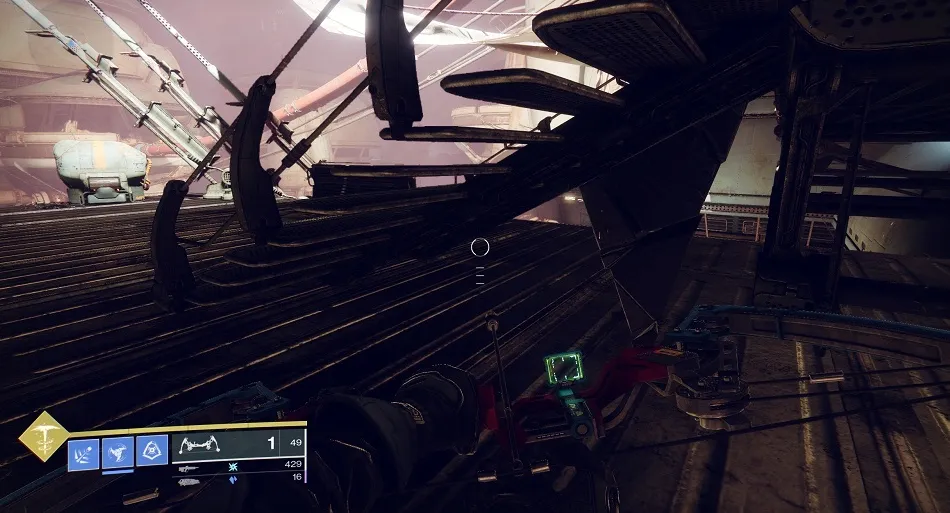Select the equipped bow weapon slot

tap(210, 445)
